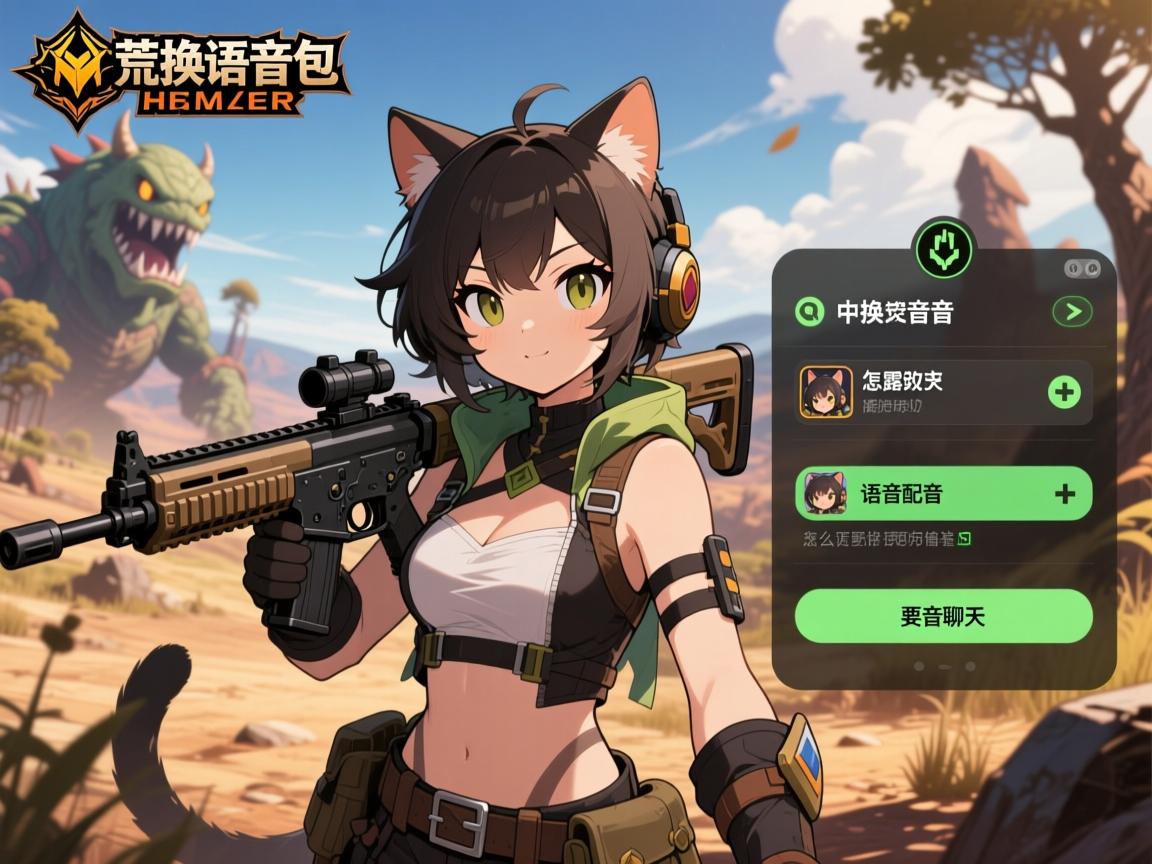Click the plus sign on the 语音配音 row
Viewport: 1152px width, 864px height.
tap(1065, 493)
